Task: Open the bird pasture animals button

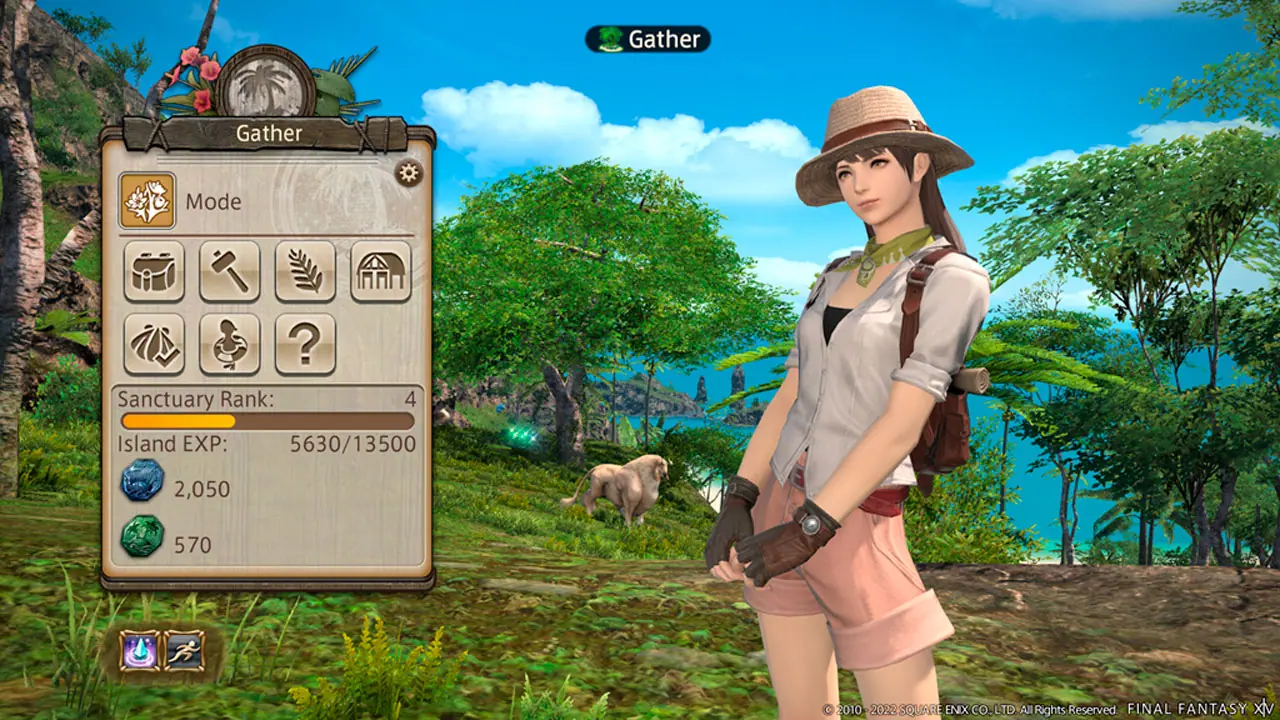Action: [x=229, y=344]
